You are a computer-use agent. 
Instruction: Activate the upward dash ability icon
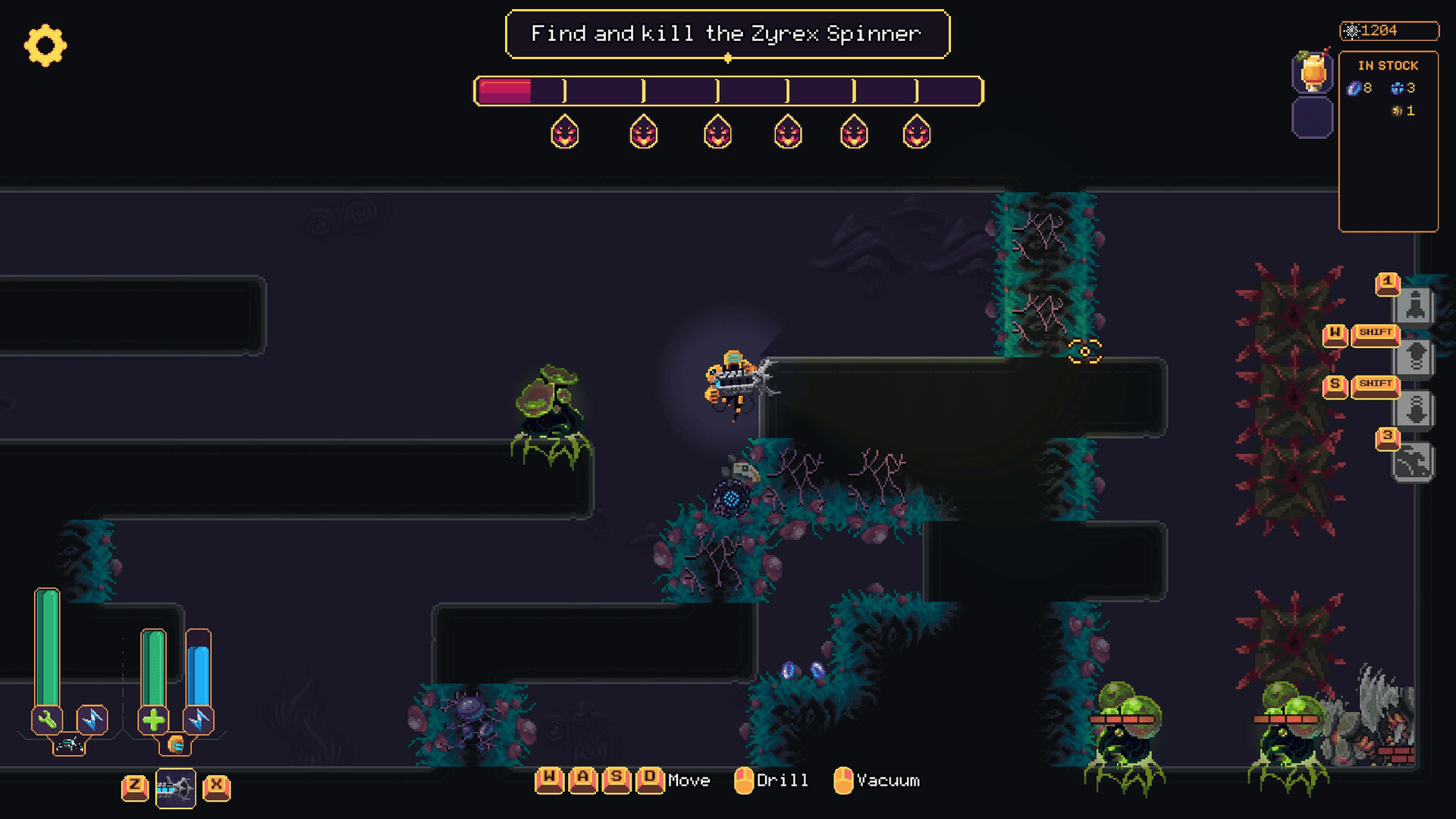[x=1414, y=357]
